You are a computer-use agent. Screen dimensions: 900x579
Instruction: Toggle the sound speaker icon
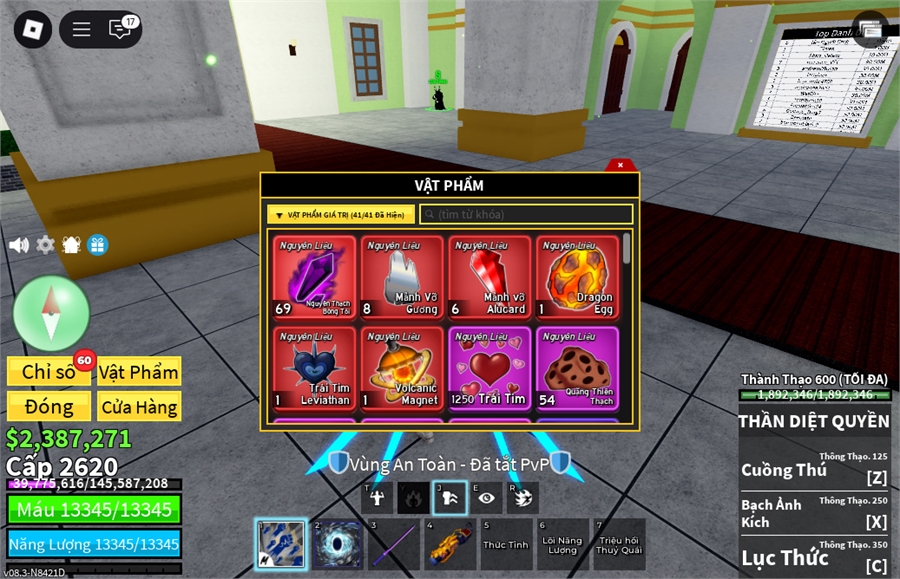click(x=18, y=245)
